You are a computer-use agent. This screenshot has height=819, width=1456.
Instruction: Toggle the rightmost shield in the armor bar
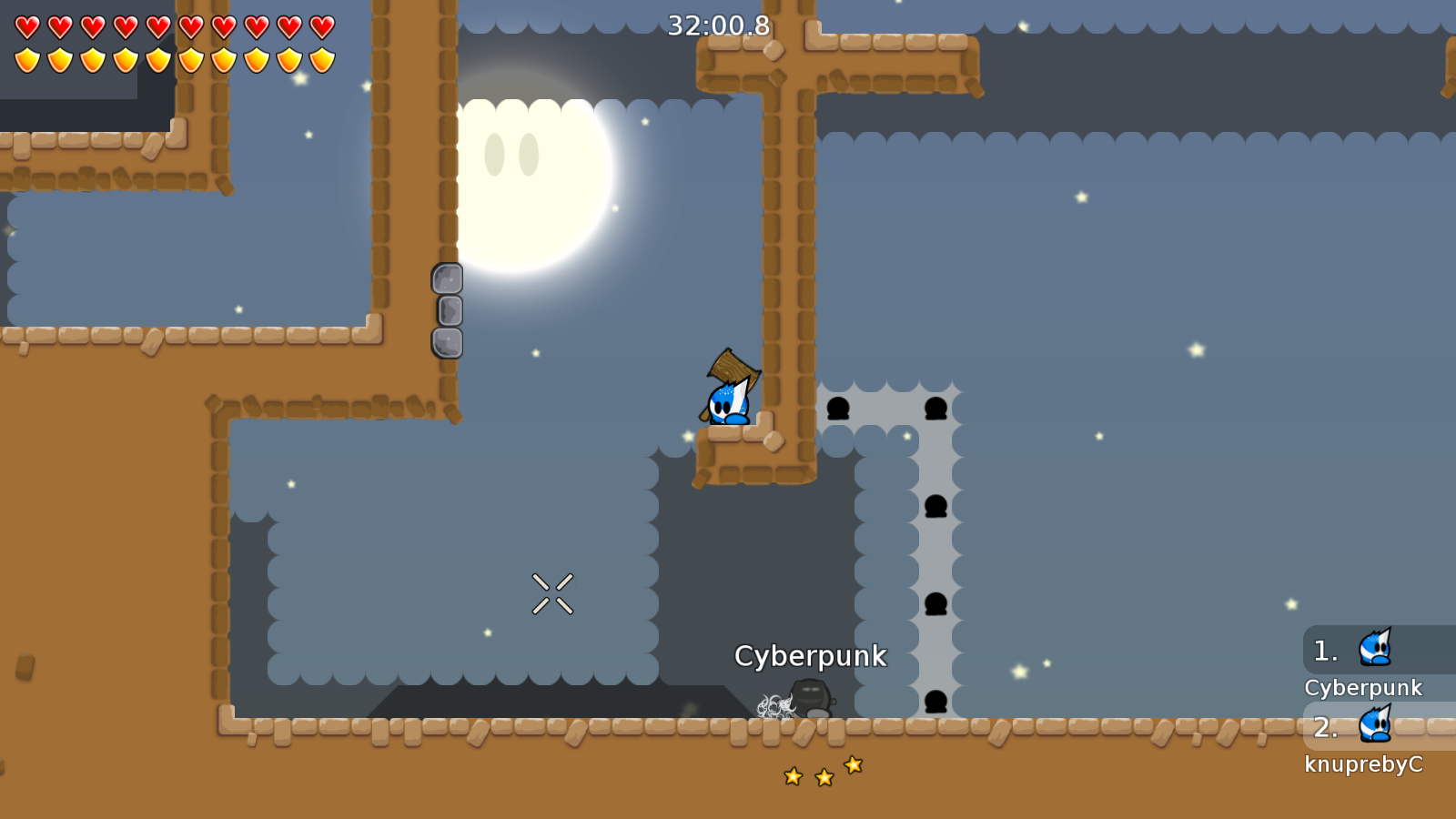pos(320,59)
